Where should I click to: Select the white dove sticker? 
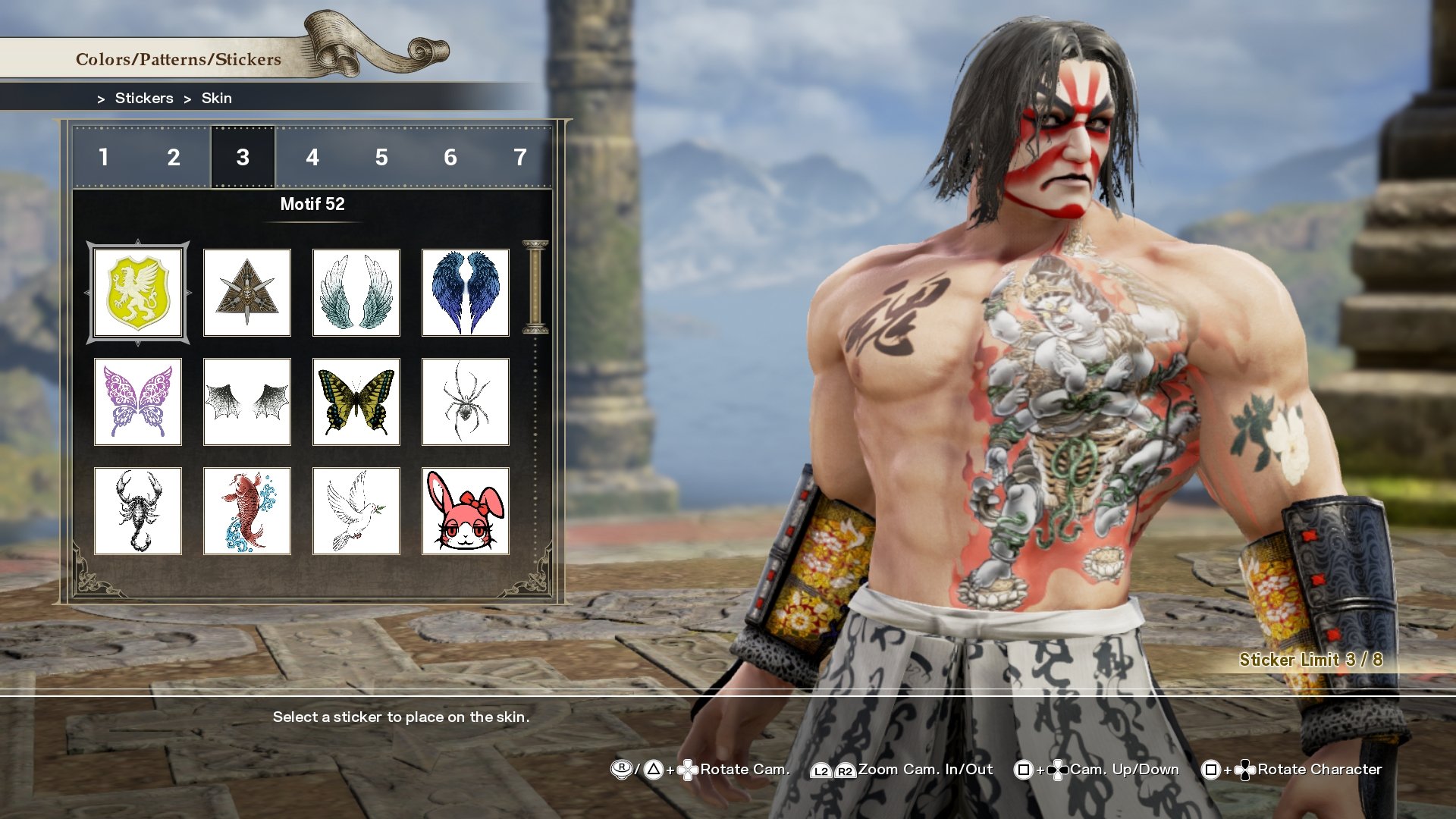[356, 510]
